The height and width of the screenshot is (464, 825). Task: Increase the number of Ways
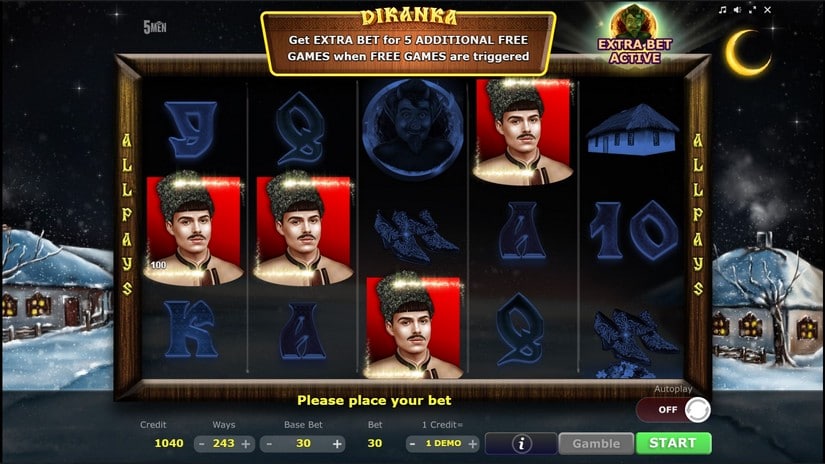(246, 444)
